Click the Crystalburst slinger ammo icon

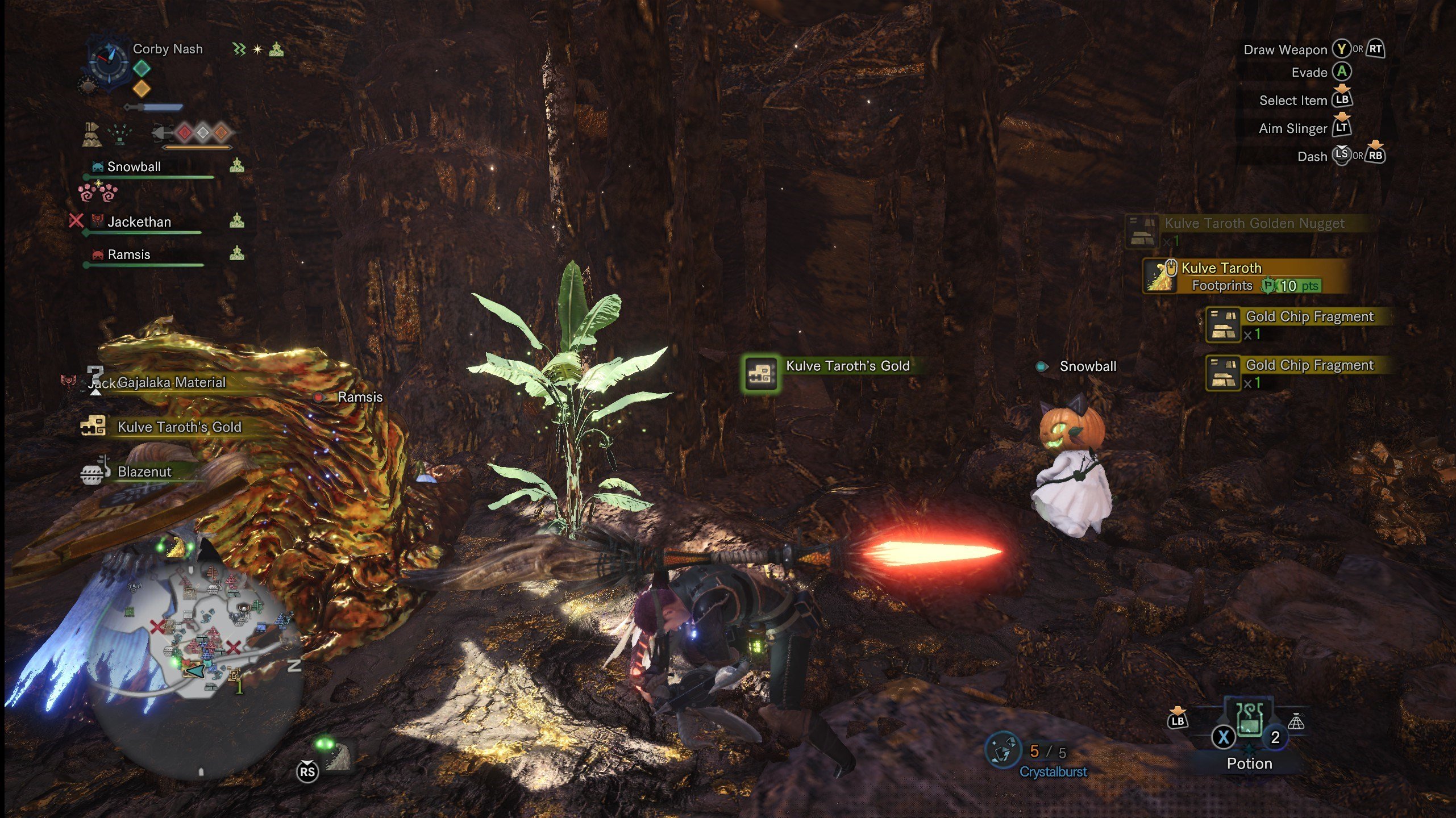click(1002, 750)
